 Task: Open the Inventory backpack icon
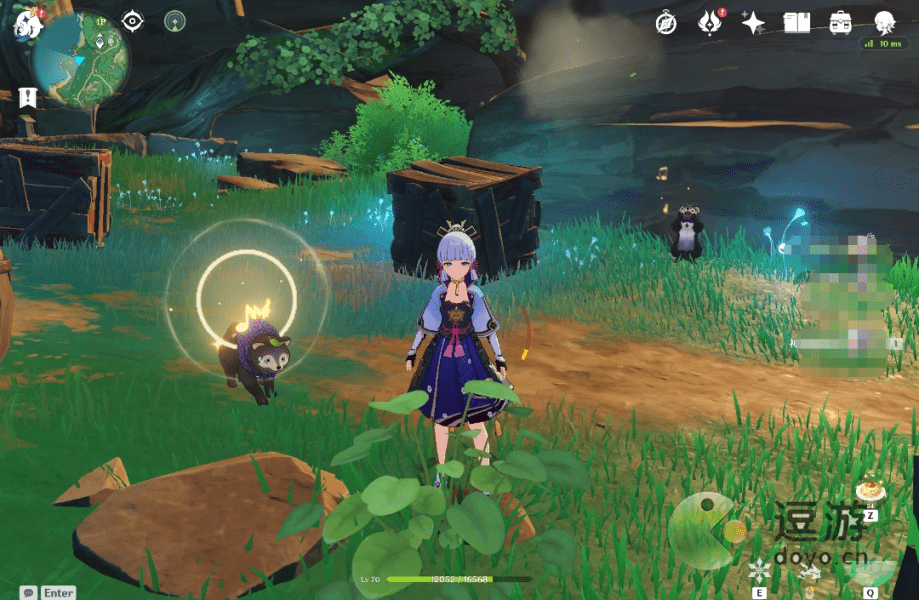click(x=841, y=22)
